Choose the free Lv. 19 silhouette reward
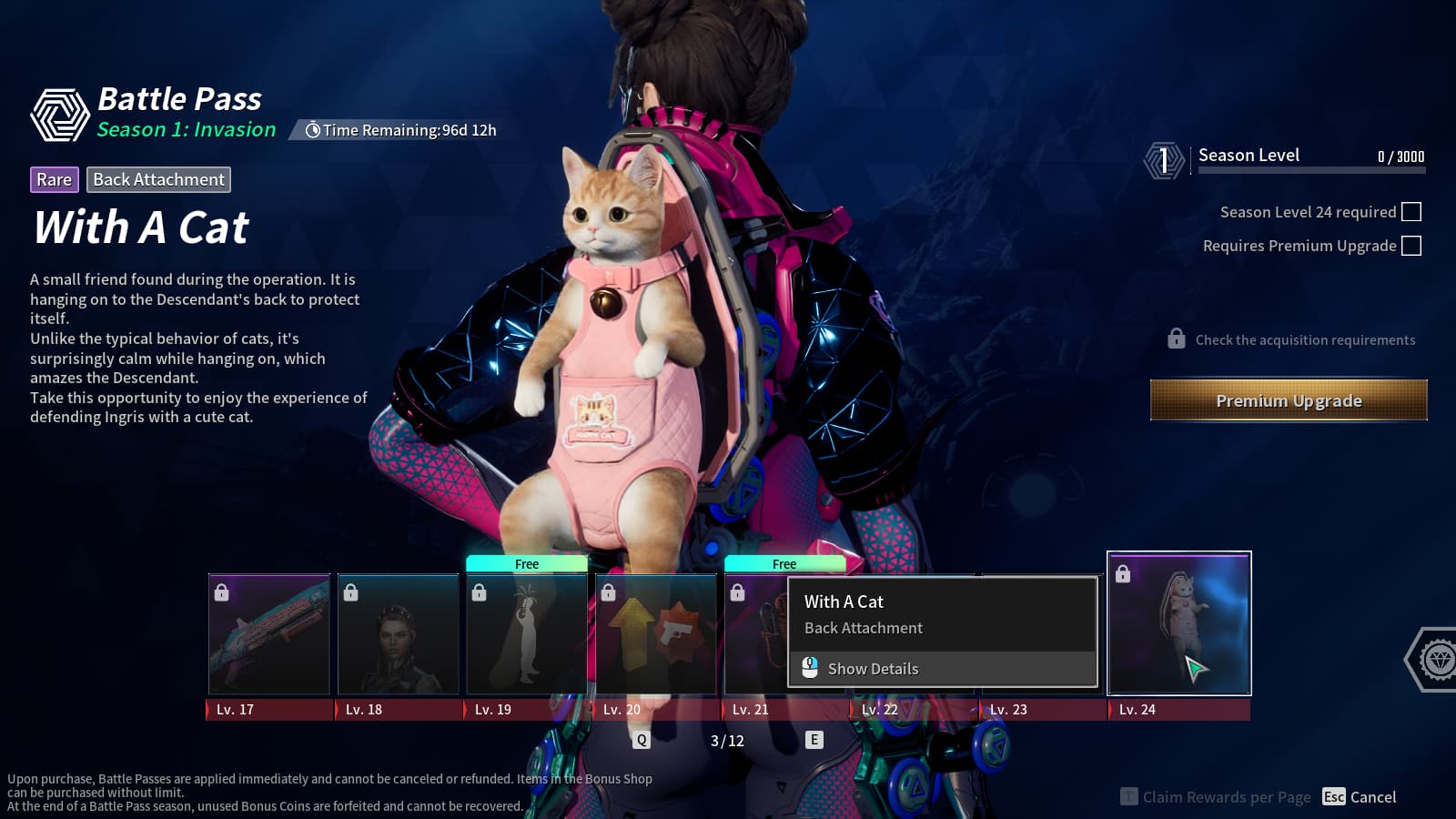The height and width of the screenshot is (819, 1456). click(527, 634)
